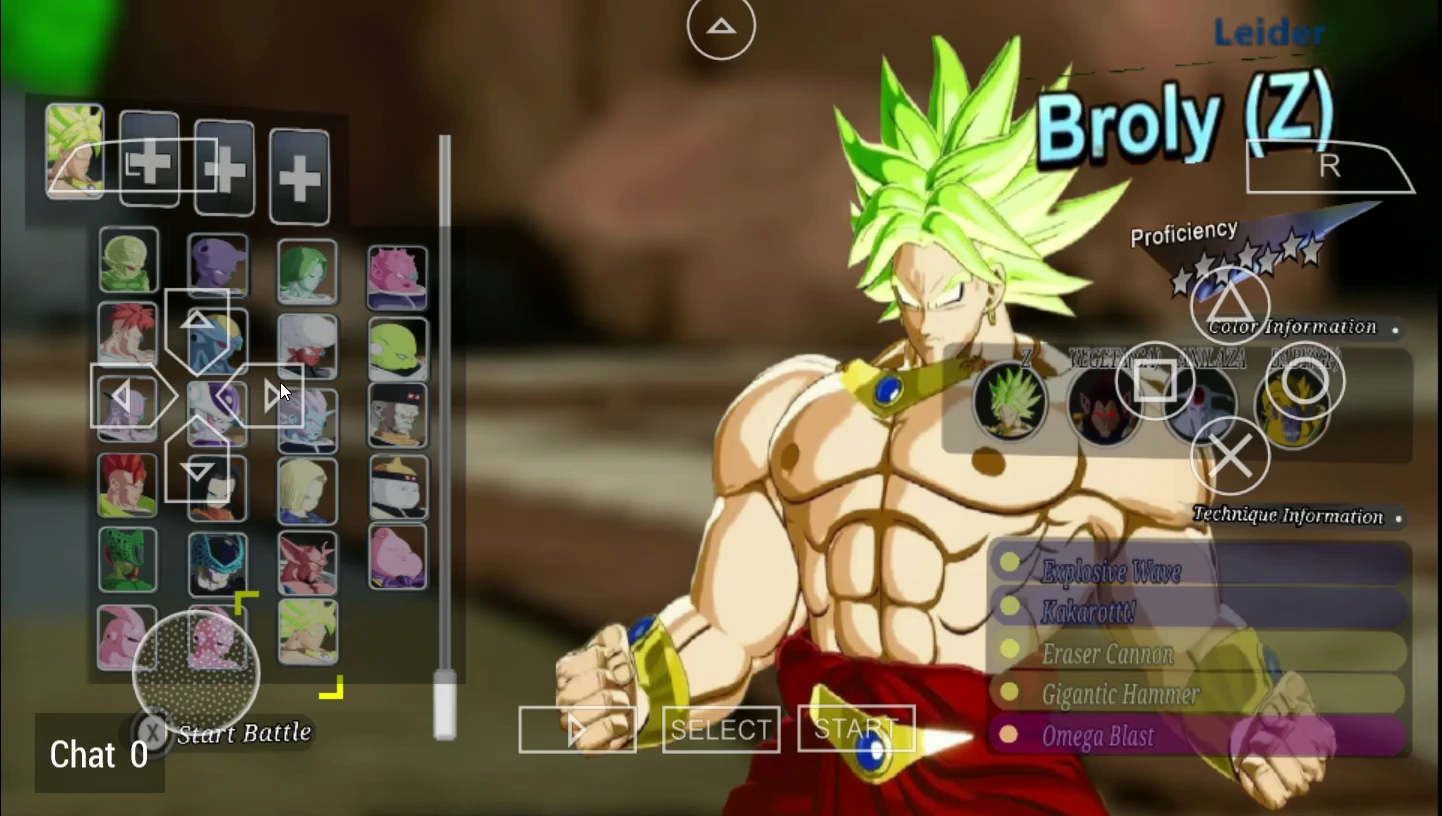Choose Zarbon from the roster
The height and width of the screenshot is (816, 1442).
pyautogui.click(x=307, y=272)
